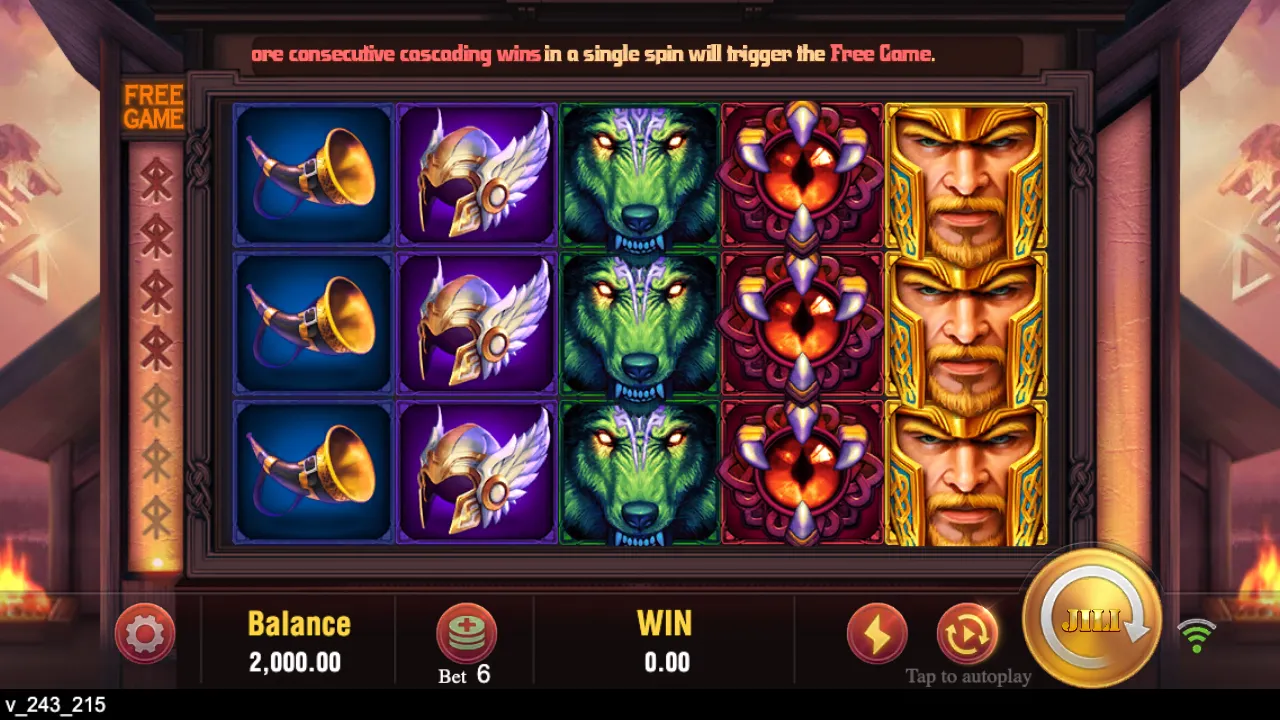Spin the reels with the gold JILI button
Viewport: 1280px width, 720px height.
(x=1092, y=618)
